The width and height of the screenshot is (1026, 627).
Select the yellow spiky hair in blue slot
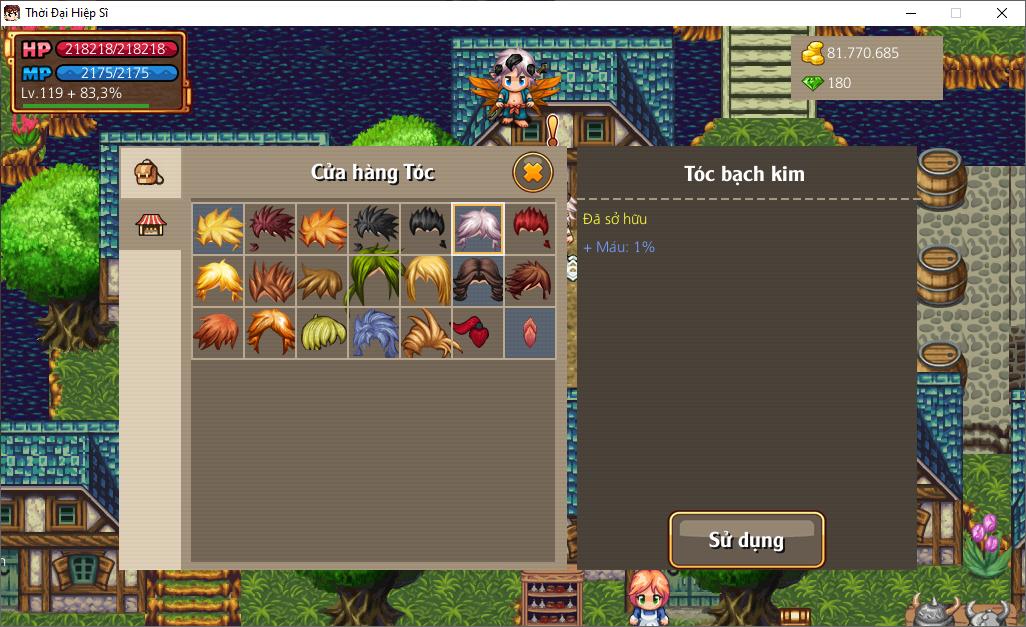[x=218, y=228]
